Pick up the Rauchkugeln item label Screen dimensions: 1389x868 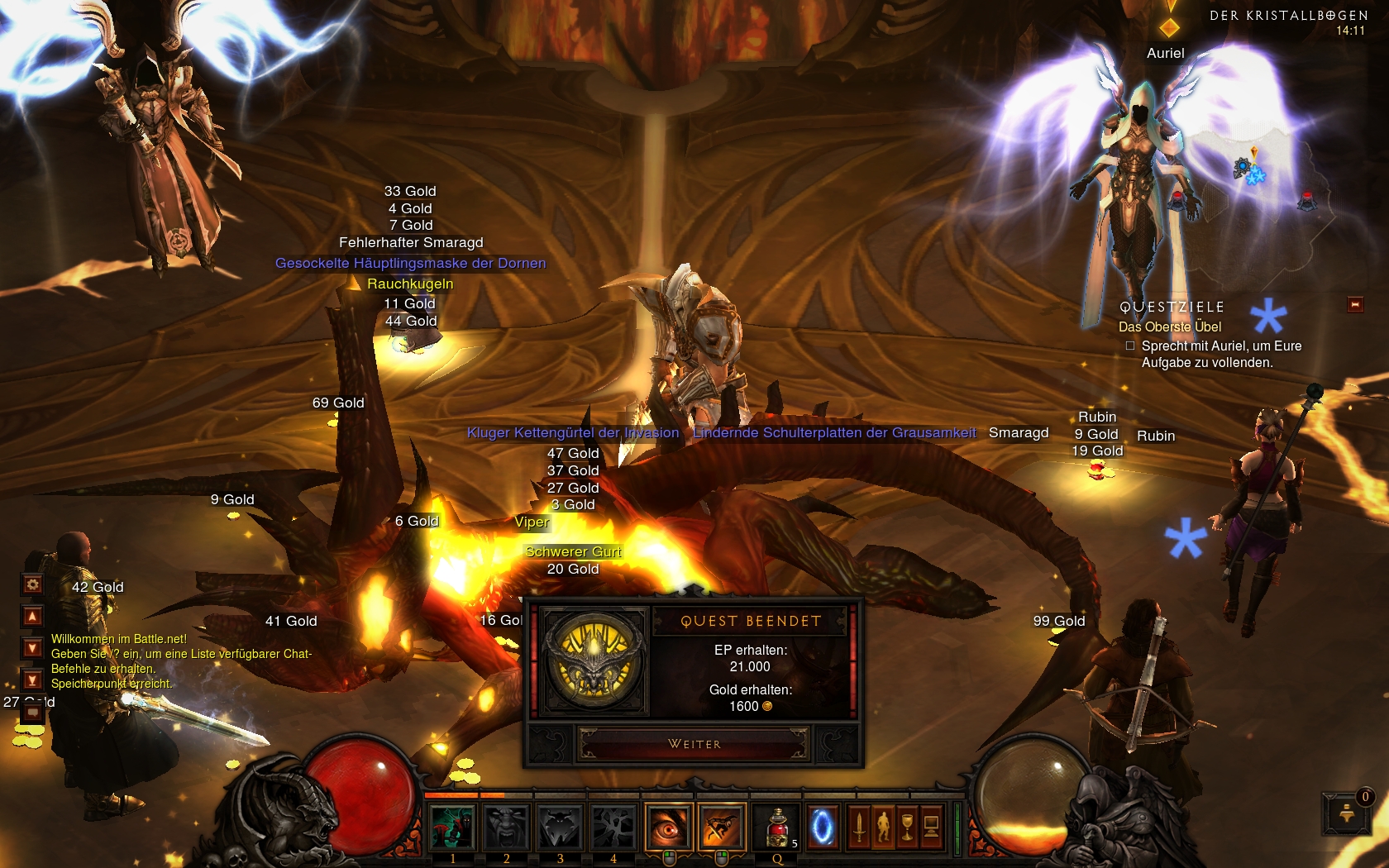pos(410,284)
